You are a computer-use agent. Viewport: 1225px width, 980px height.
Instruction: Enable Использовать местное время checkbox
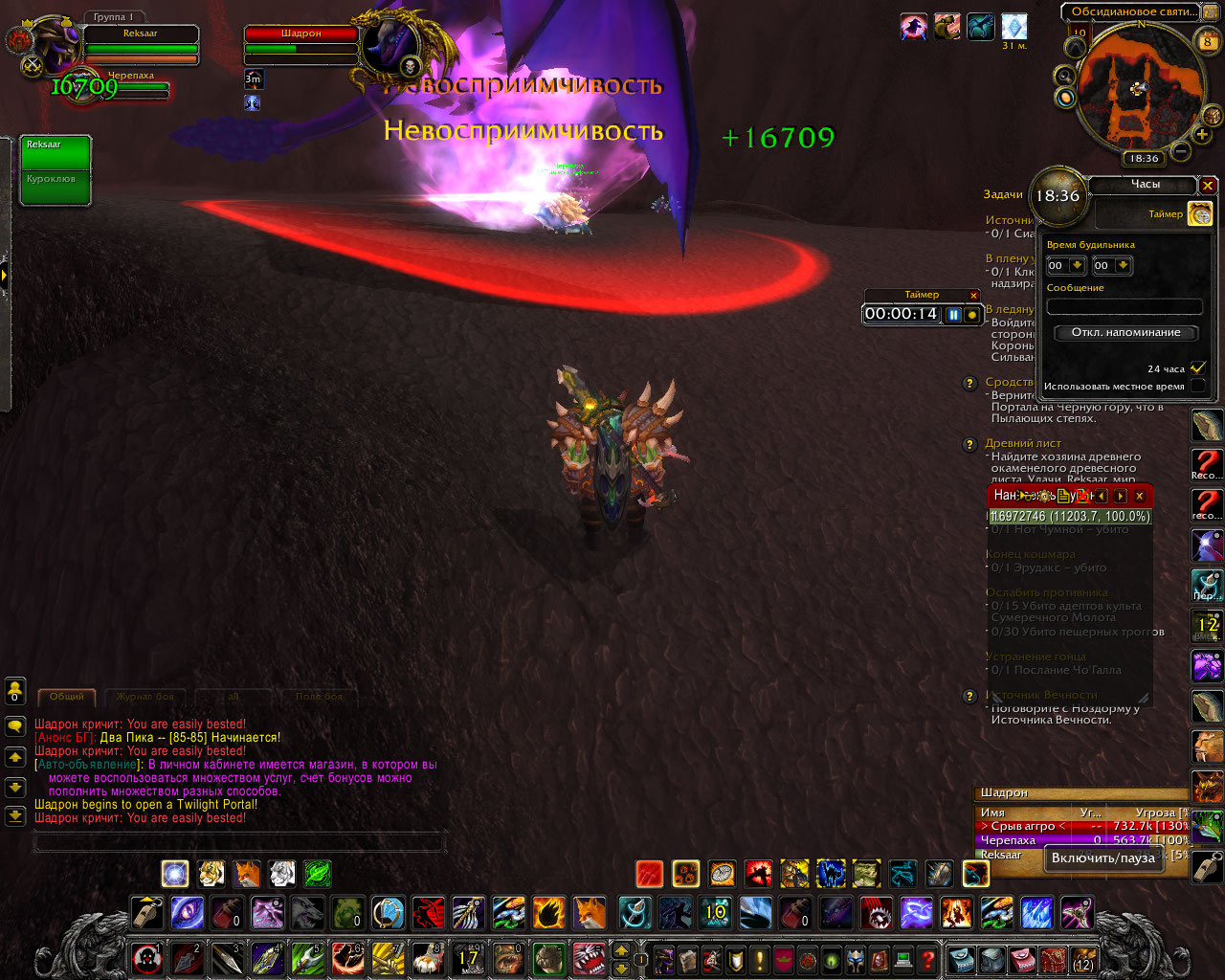coord(1197,386)
